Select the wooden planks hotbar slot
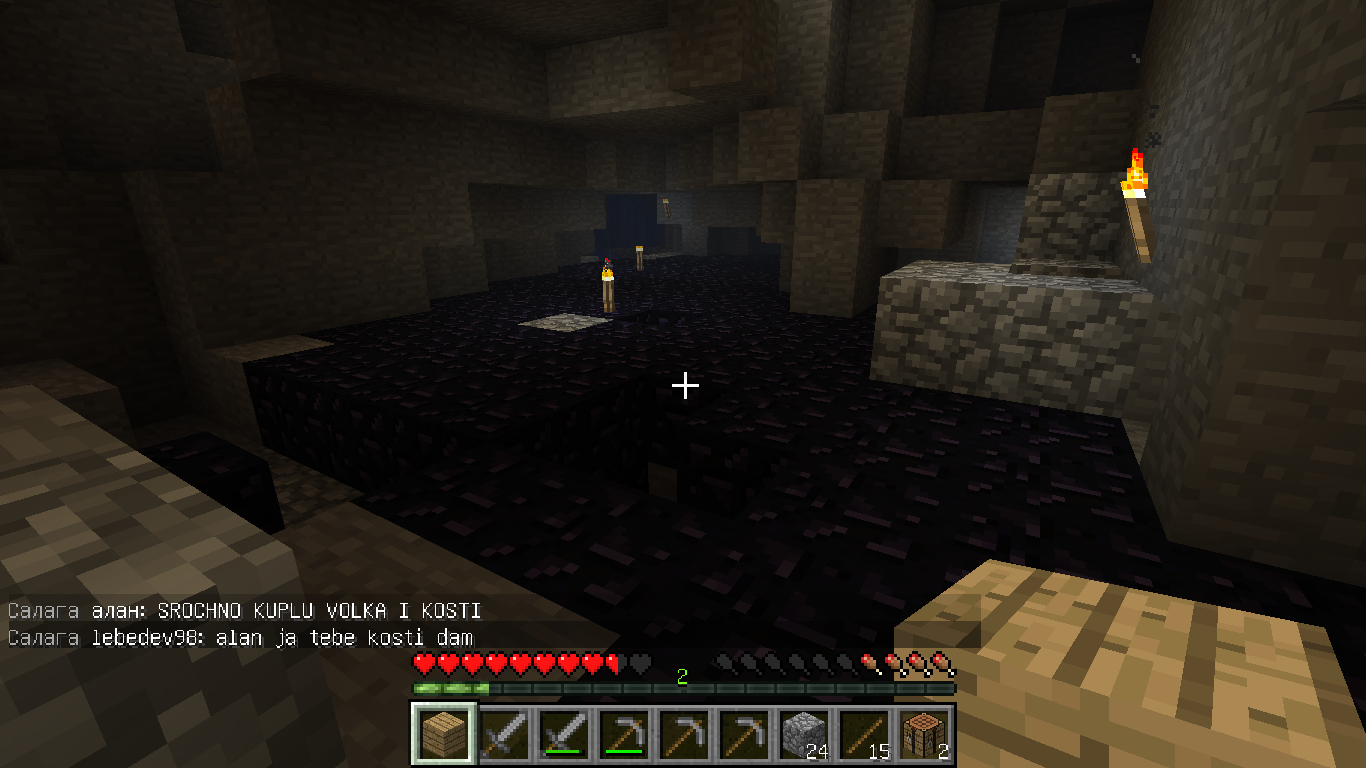1366x768 pixels. [x=444, y=735]
